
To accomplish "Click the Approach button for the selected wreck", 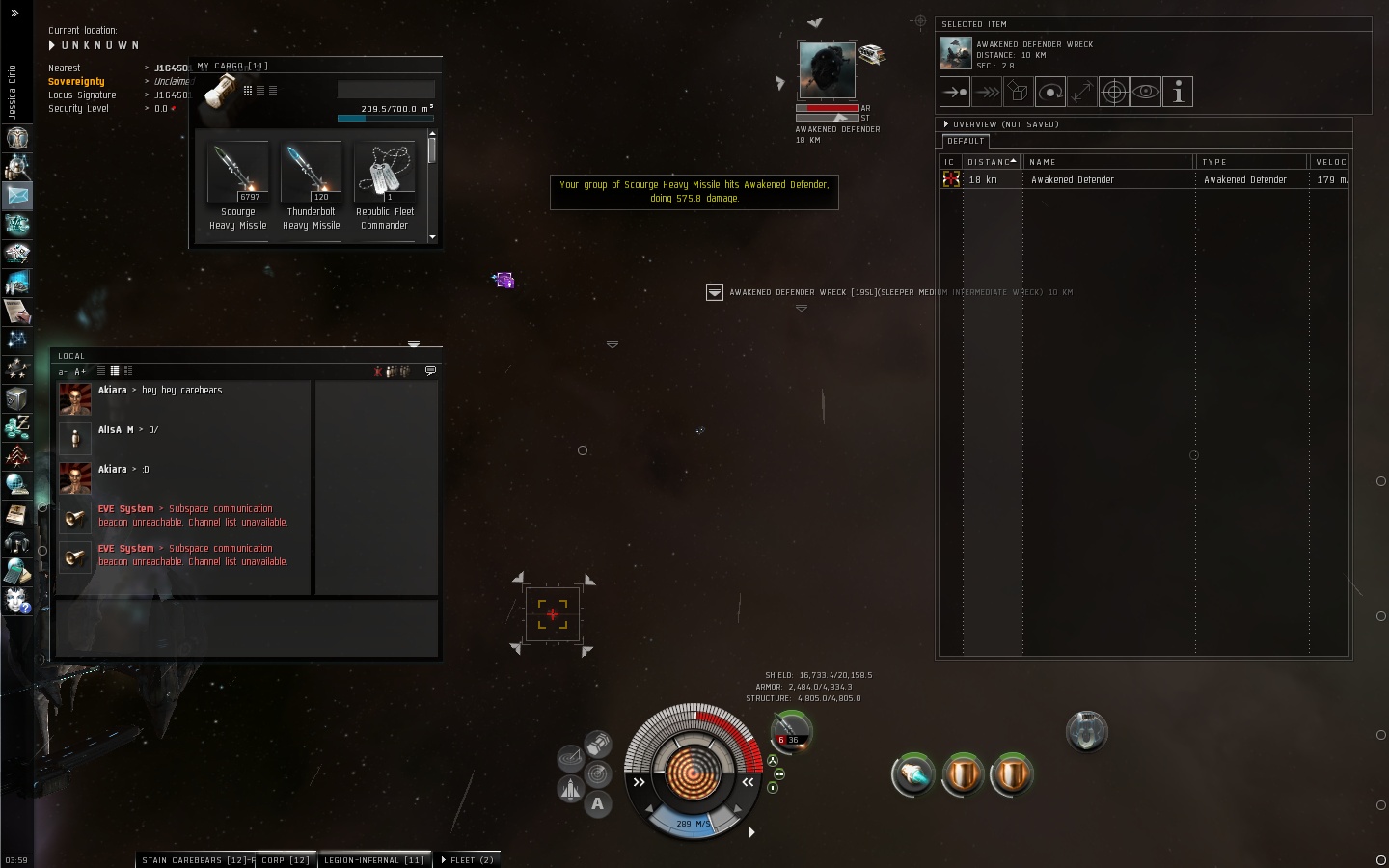I will coord(955,92).
